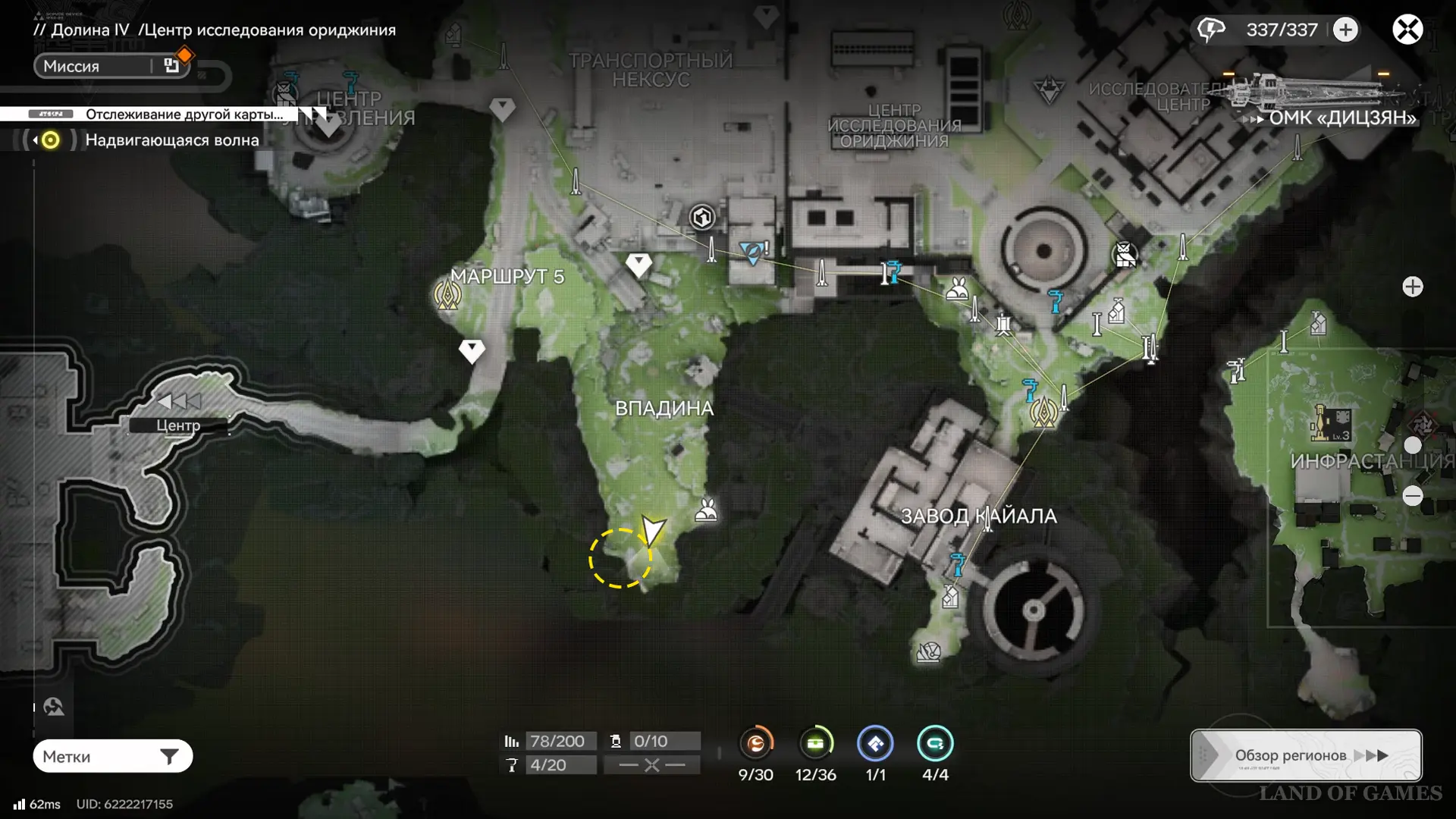The height and width of the screenshot is (819, 1456).
Task: Add stamina with the plus button
Action: click(1346, 30)
